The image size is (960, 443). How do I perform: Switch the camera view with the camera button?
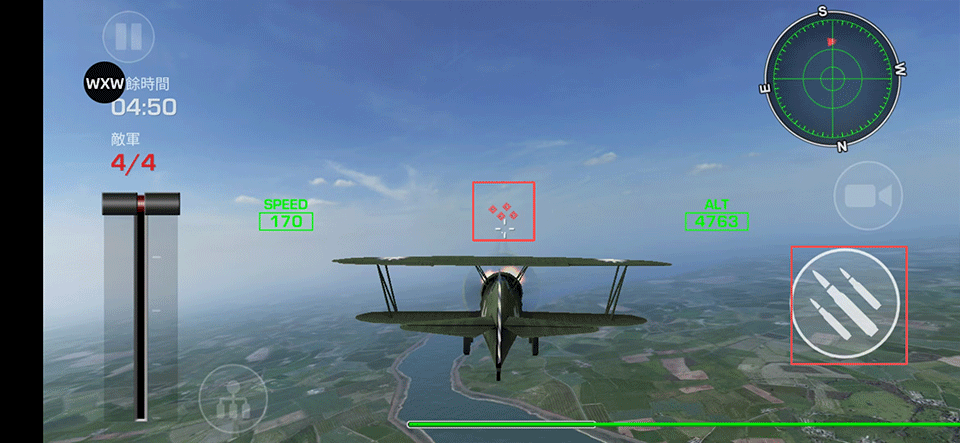tap(867, 196)
